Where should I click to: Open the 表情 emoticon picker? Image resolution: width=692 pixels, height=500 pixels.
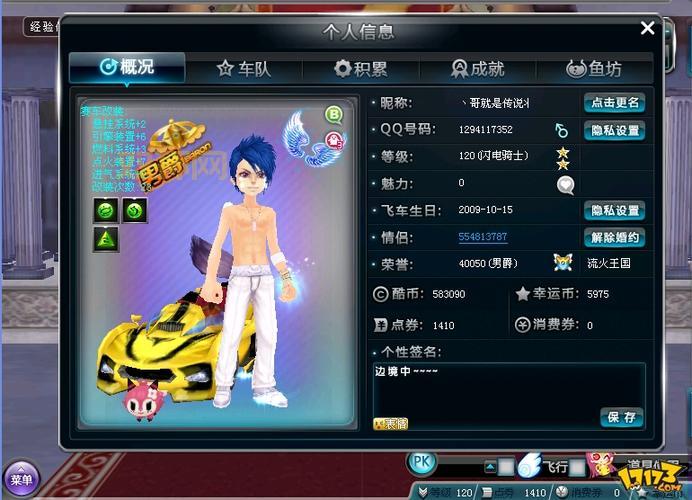click(x=390, y=423)
